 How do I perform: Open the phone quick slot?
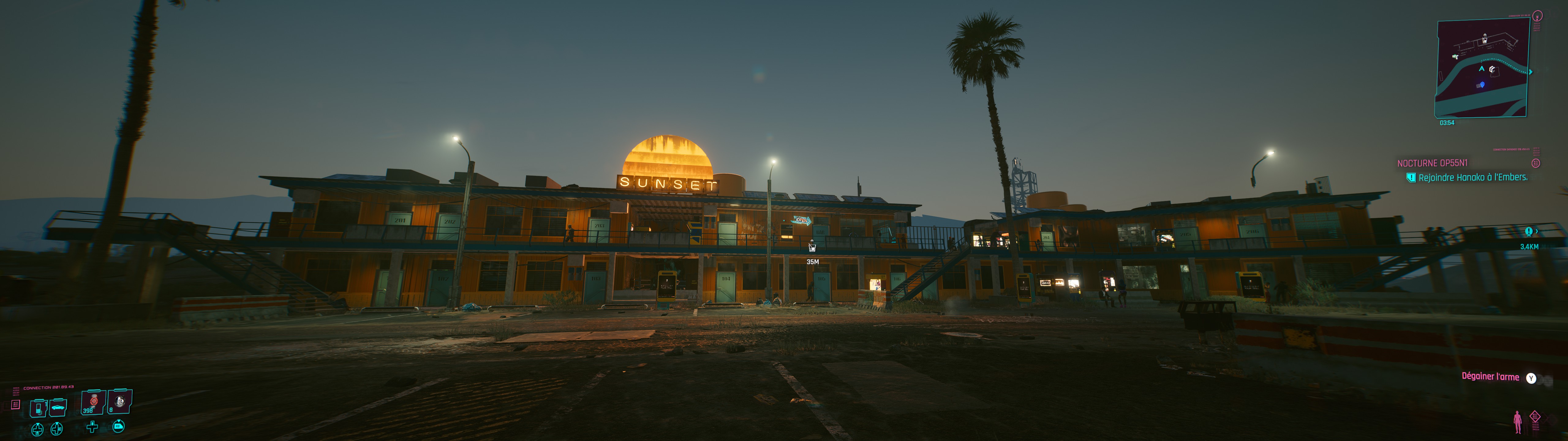(39, 407)
